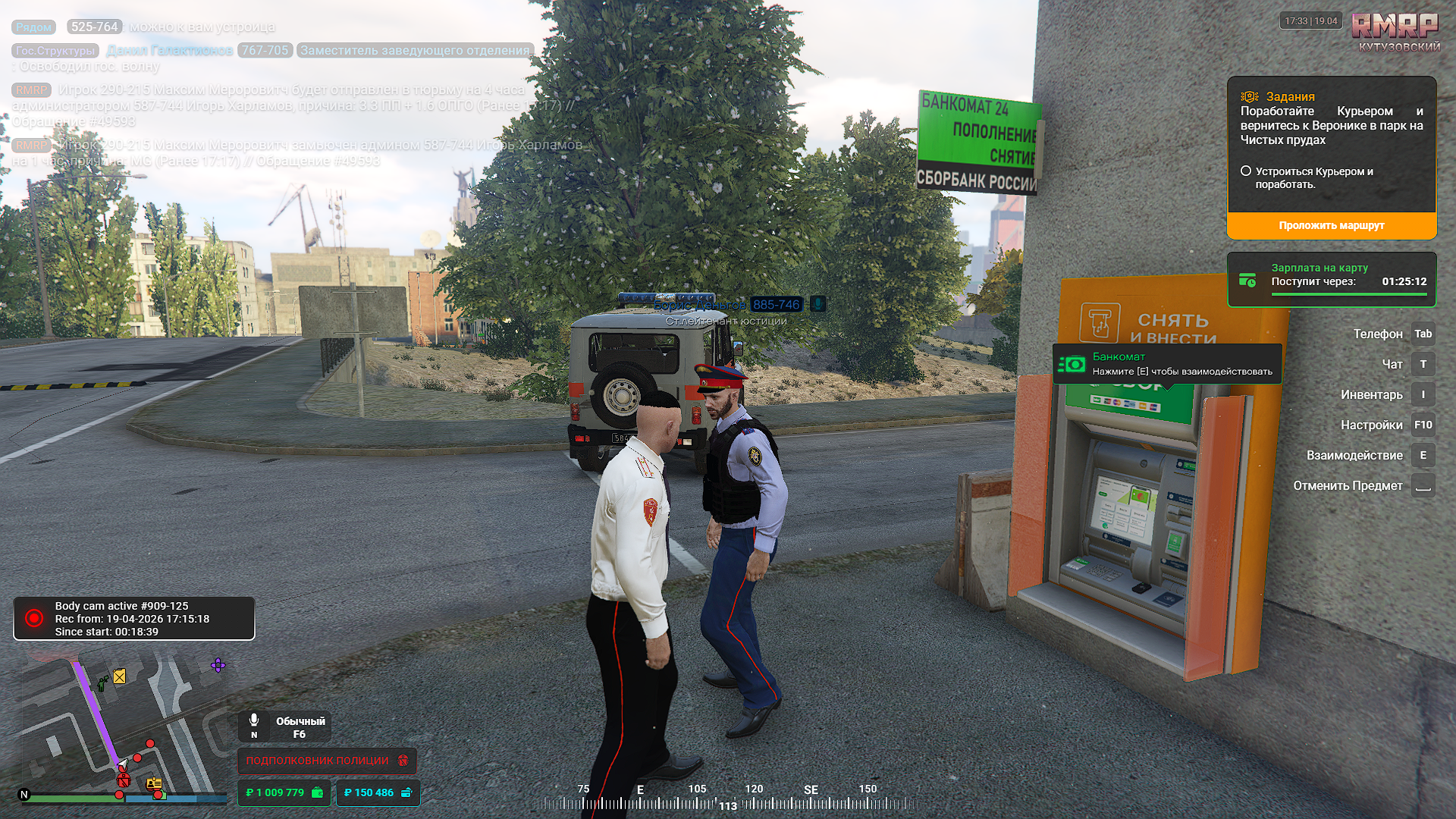Image resolution: width=1456 pixels, height=819 pixels.
Task: Select the Задания quest tracker panel
Action: (x=1331, y=144)
